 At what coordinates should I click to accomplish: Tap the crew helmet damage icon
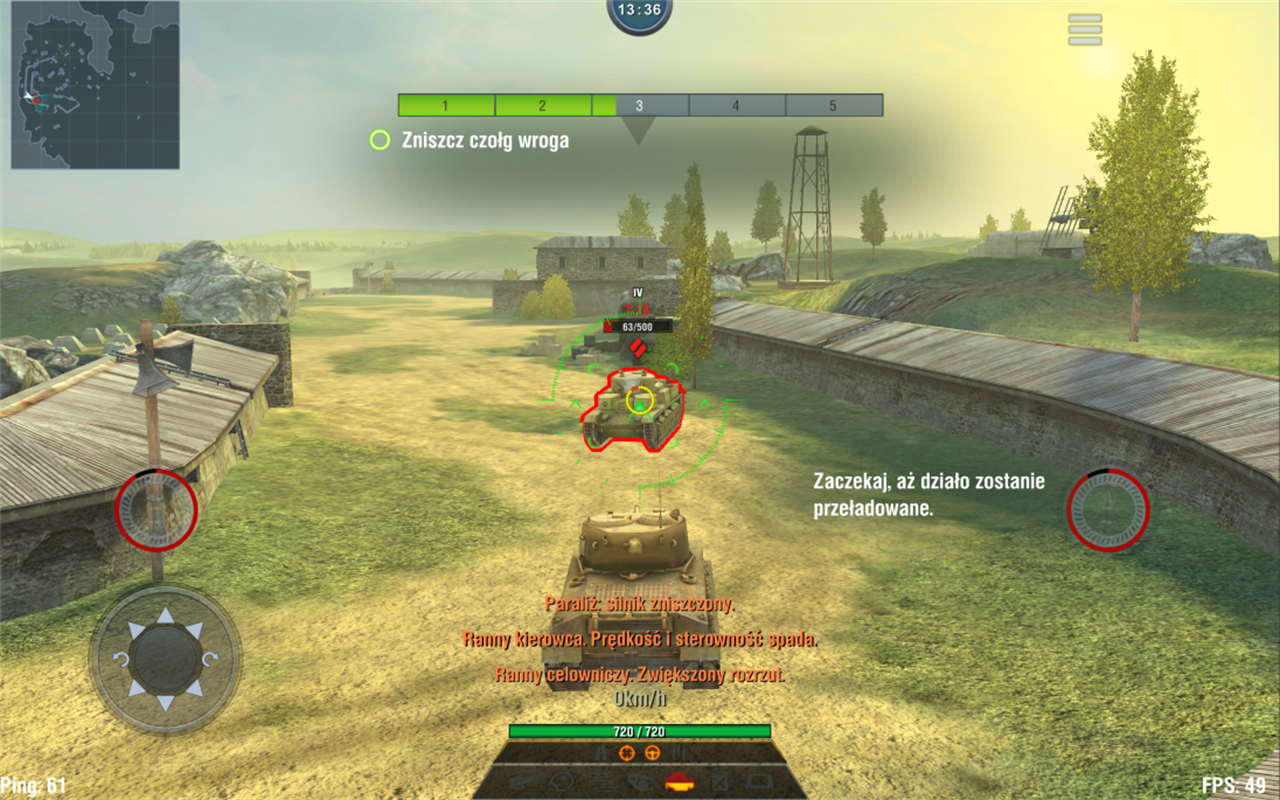point(561,782)
